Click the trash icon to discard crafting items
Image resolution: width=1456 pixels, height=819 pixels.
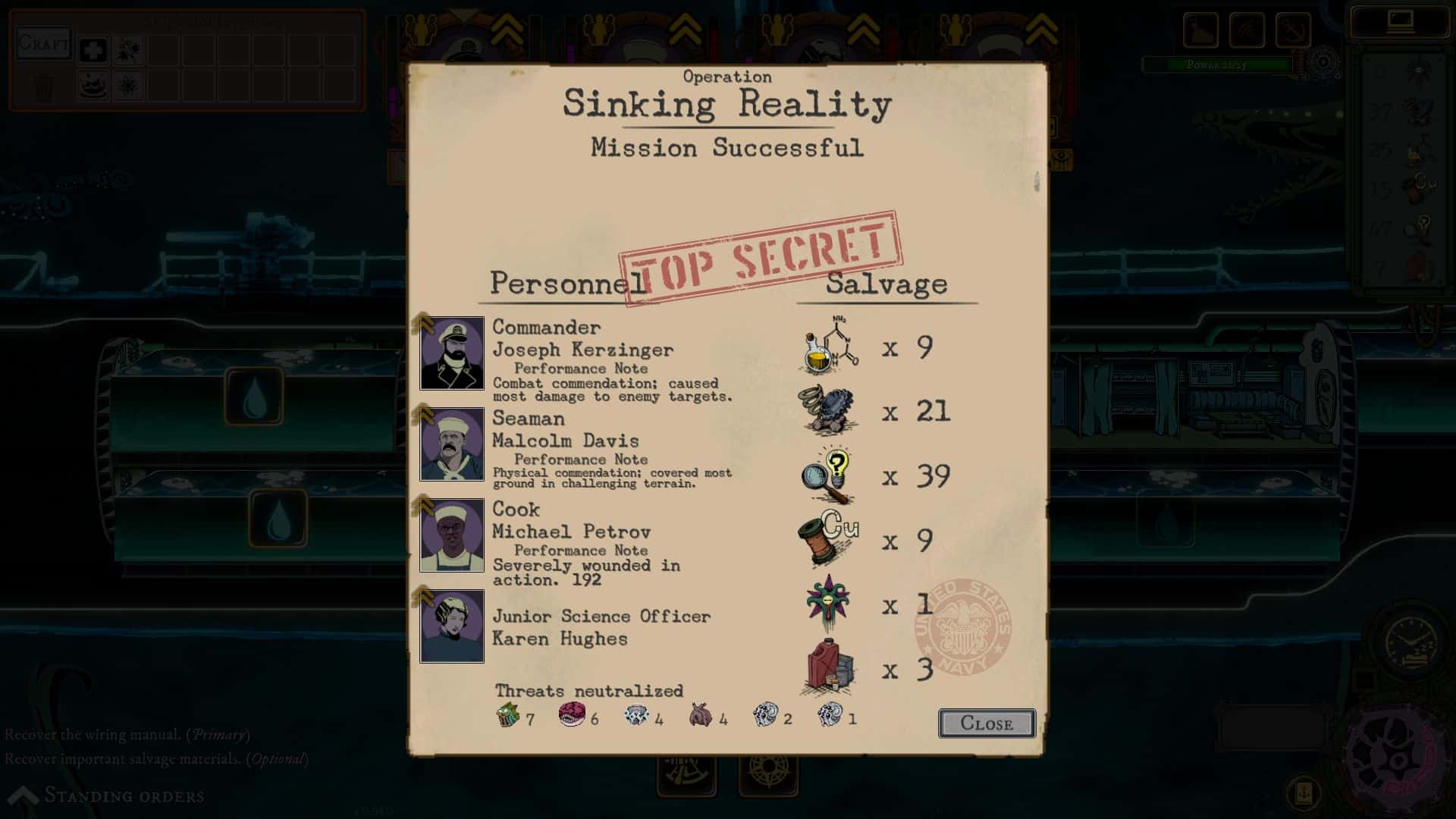click(x=44, y=86)
